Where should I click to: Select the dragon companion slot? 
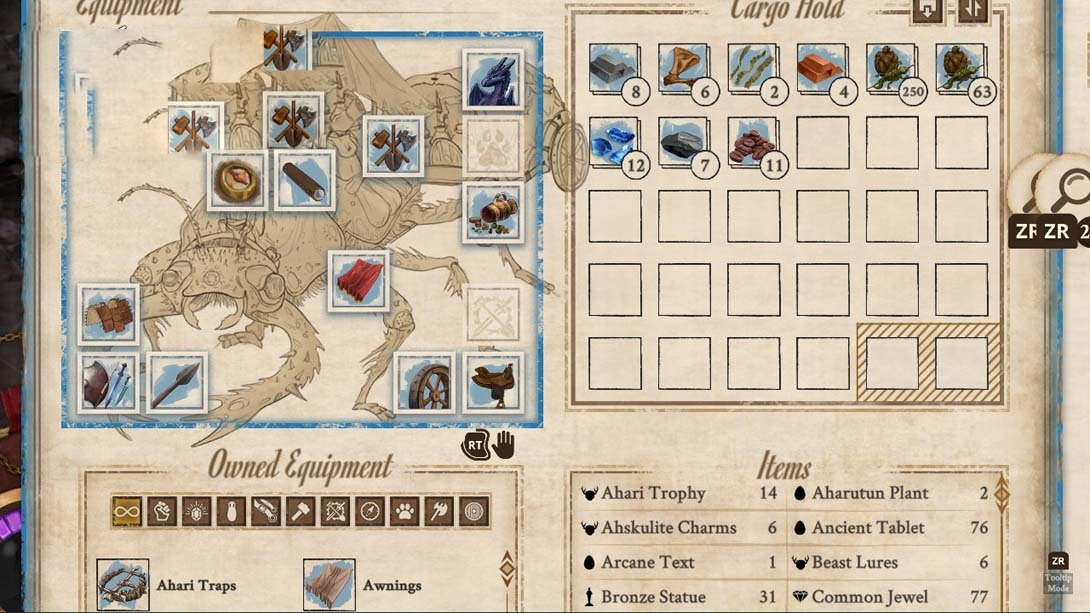(493, 80)
